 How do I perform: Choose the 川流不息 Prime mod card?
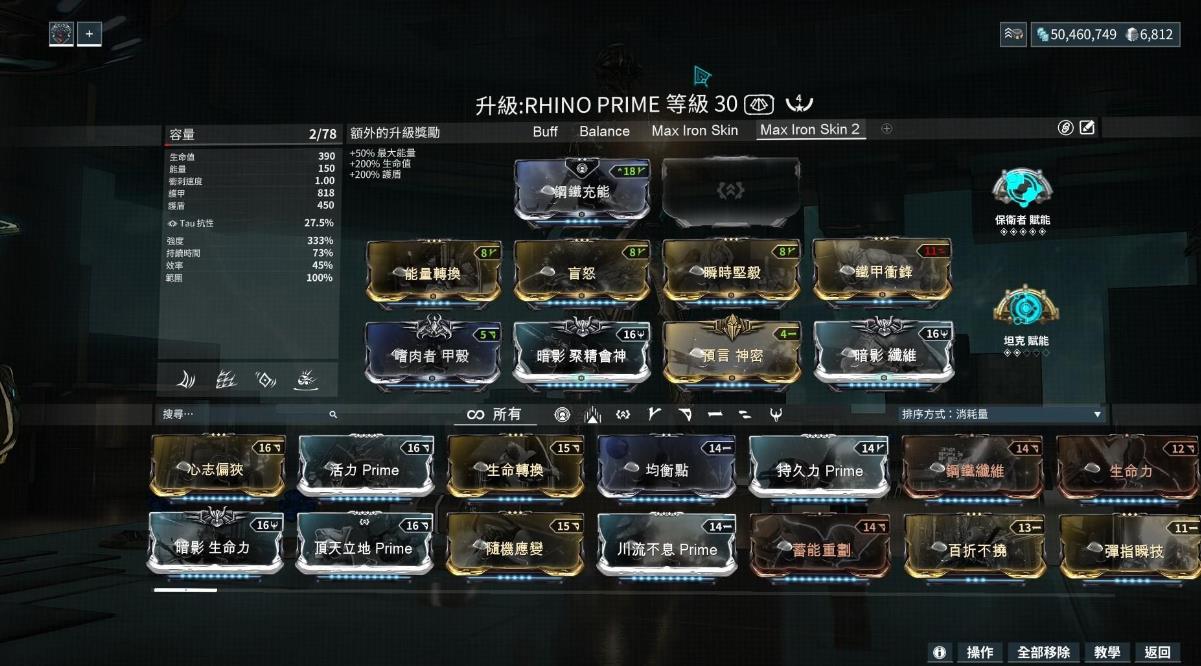666,548
